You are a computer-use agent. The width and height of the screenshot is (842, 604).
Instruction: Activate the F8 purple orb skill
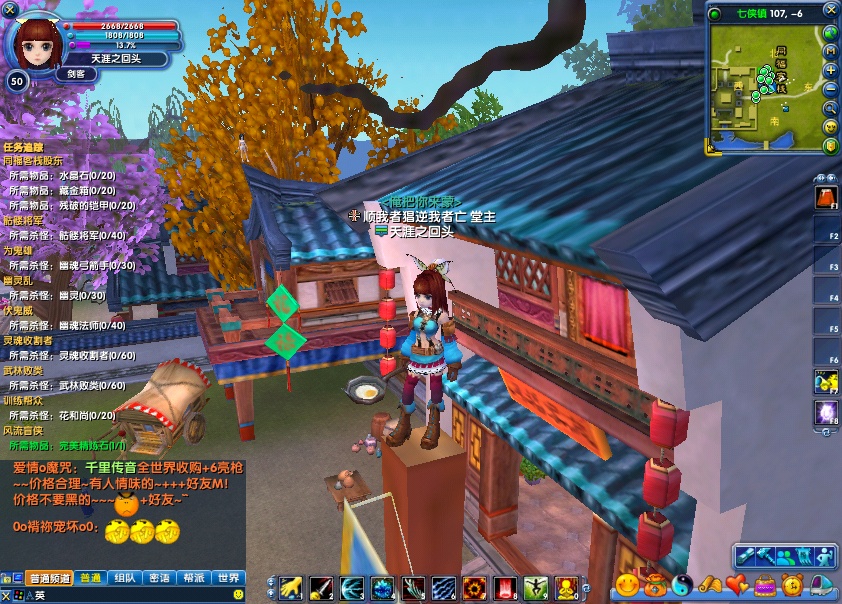click(826, 412)
